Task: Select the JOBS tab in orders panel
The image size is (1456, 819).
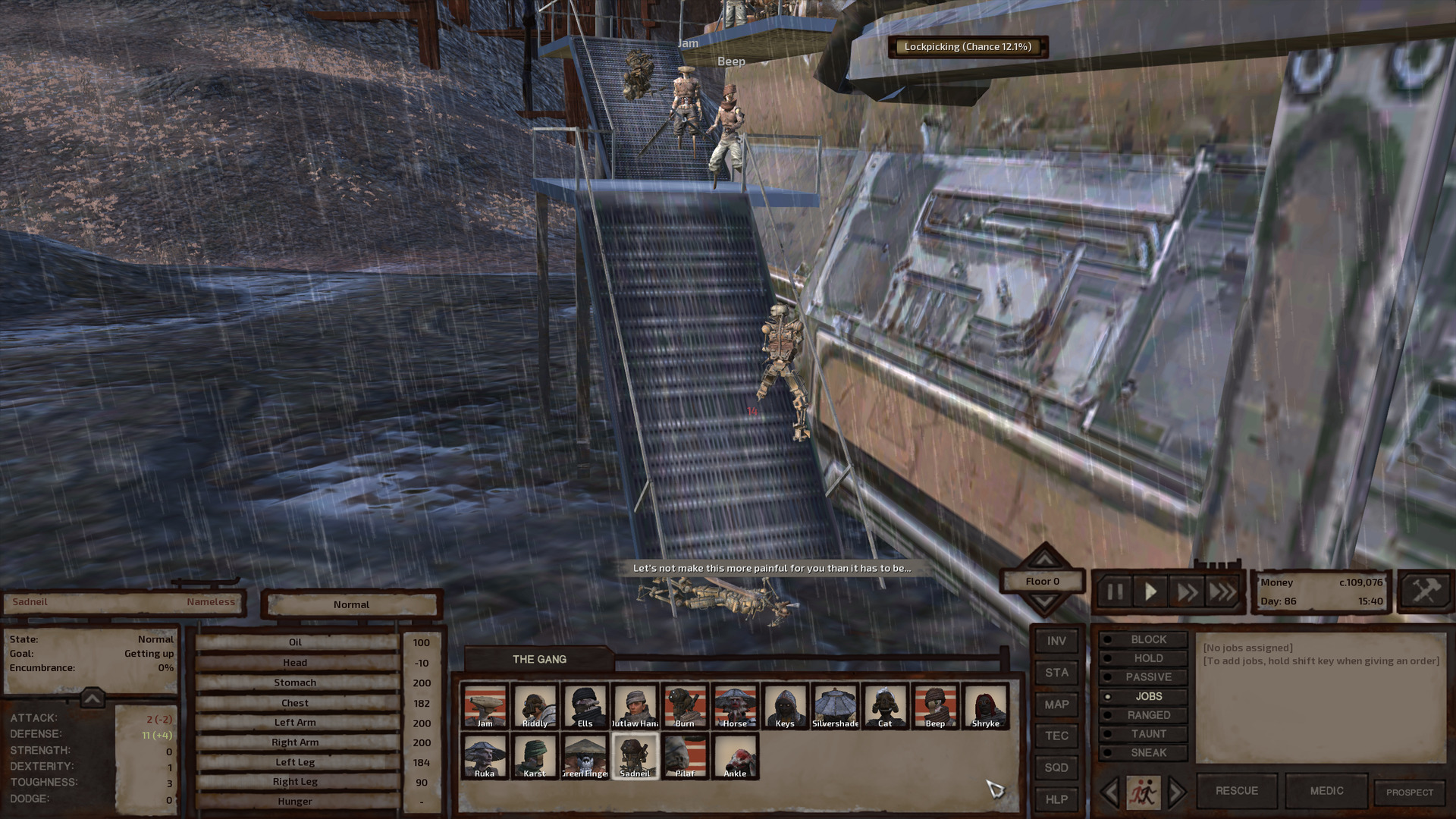Action: click(1144, 695)
